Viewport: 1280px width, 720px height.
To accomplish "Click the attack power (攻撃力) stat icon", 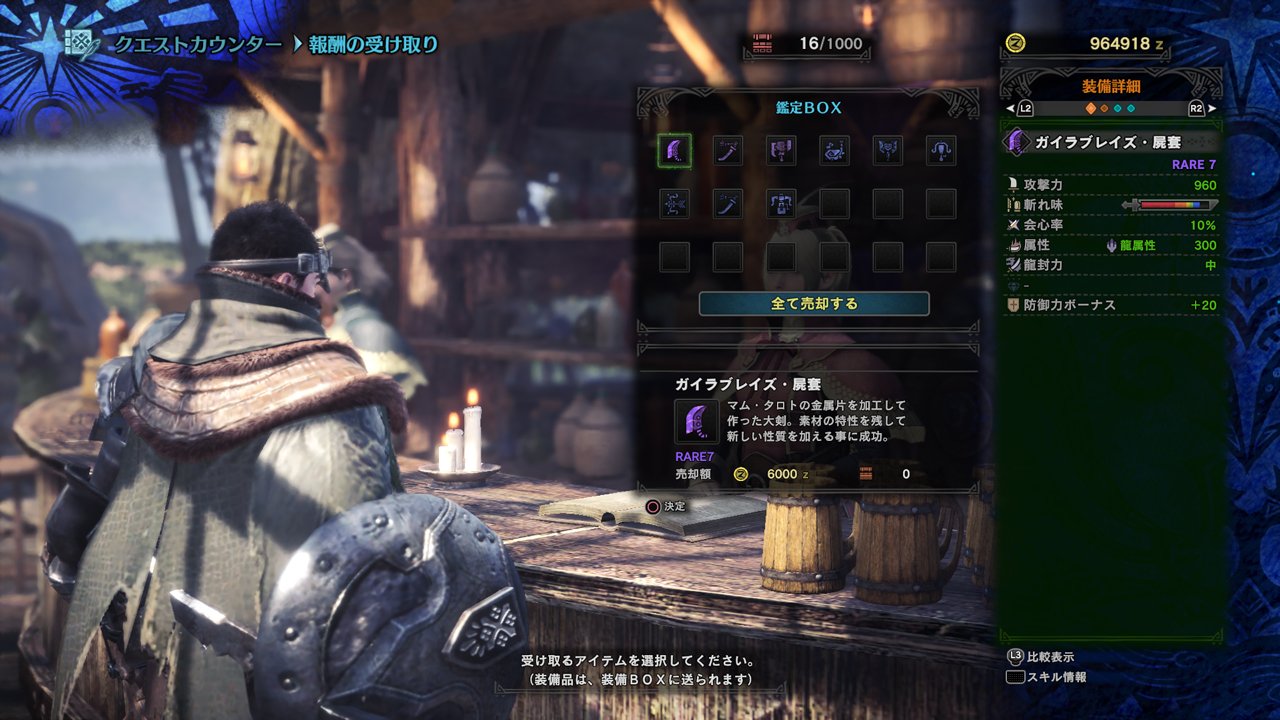I will tap(1014, 185).
